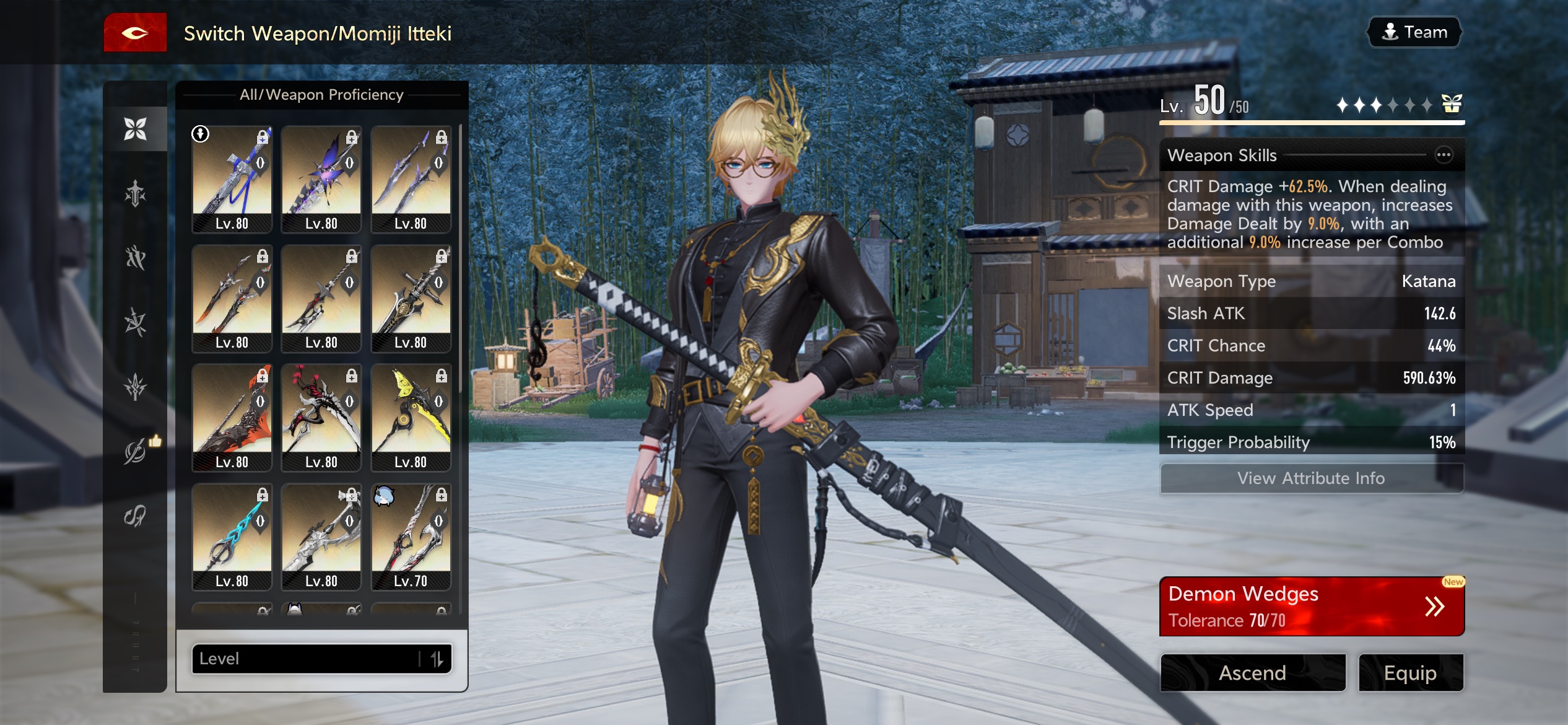Open the Team panel
Screen dimensions: 1568x725
click(x=1414, y=32)
